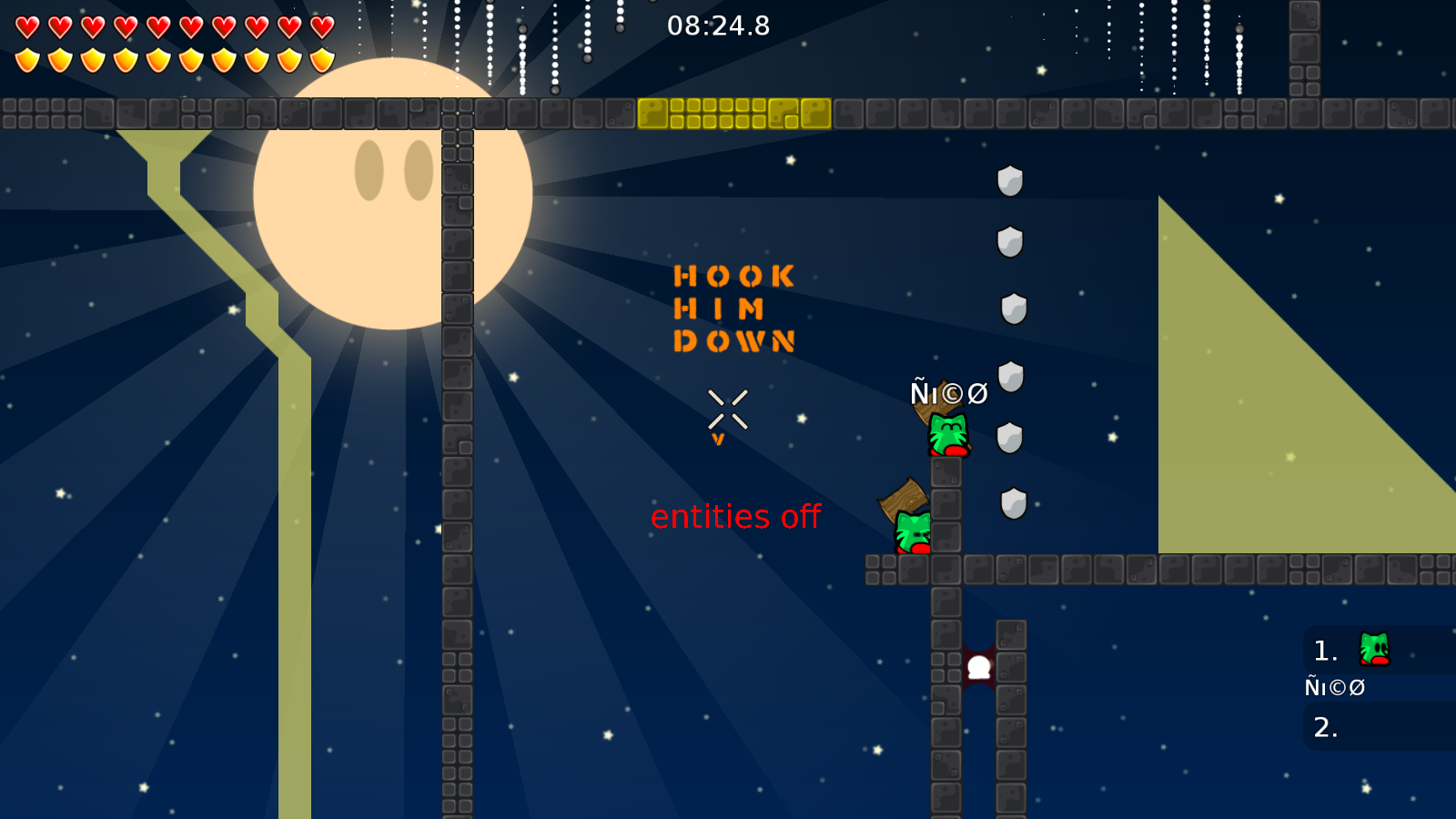Click the race timer showing 08:24.8
The height and width of the screenshot is (819, 1456).
(718, 26)
